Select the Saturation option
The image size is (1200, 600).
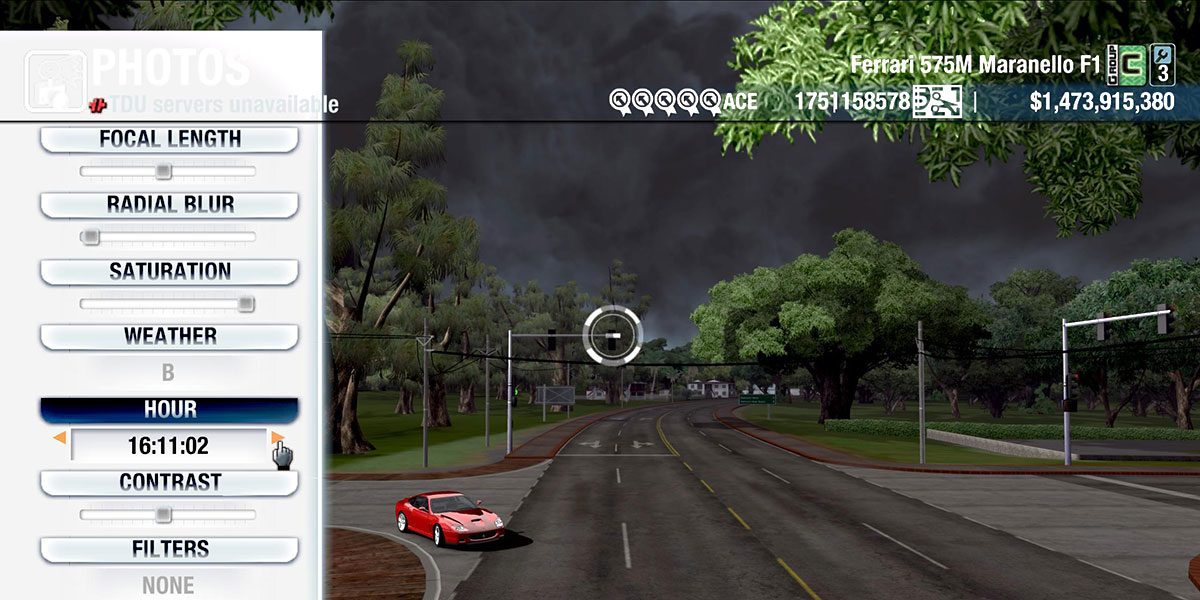[x=169, y=272]
